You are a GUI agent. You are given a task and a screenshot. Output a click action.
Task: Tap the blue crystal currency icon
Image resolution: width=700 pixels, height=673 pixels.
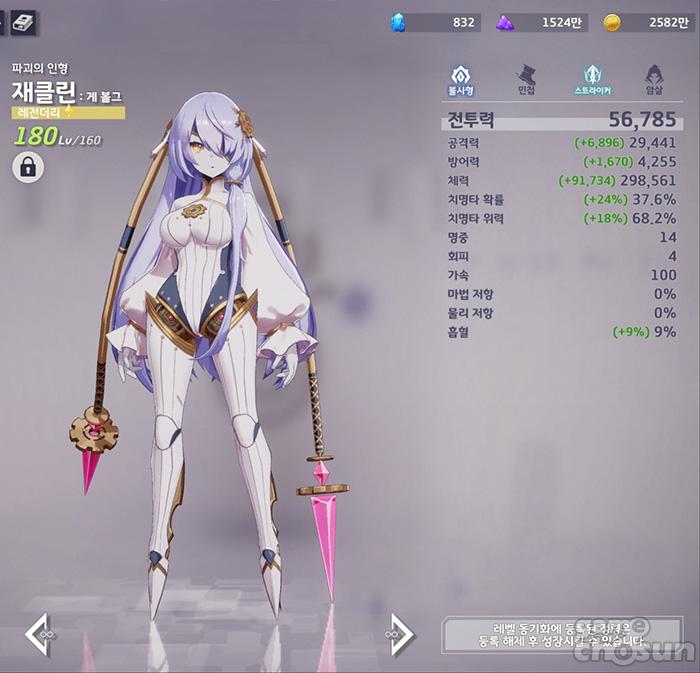[x=398, y=22]
